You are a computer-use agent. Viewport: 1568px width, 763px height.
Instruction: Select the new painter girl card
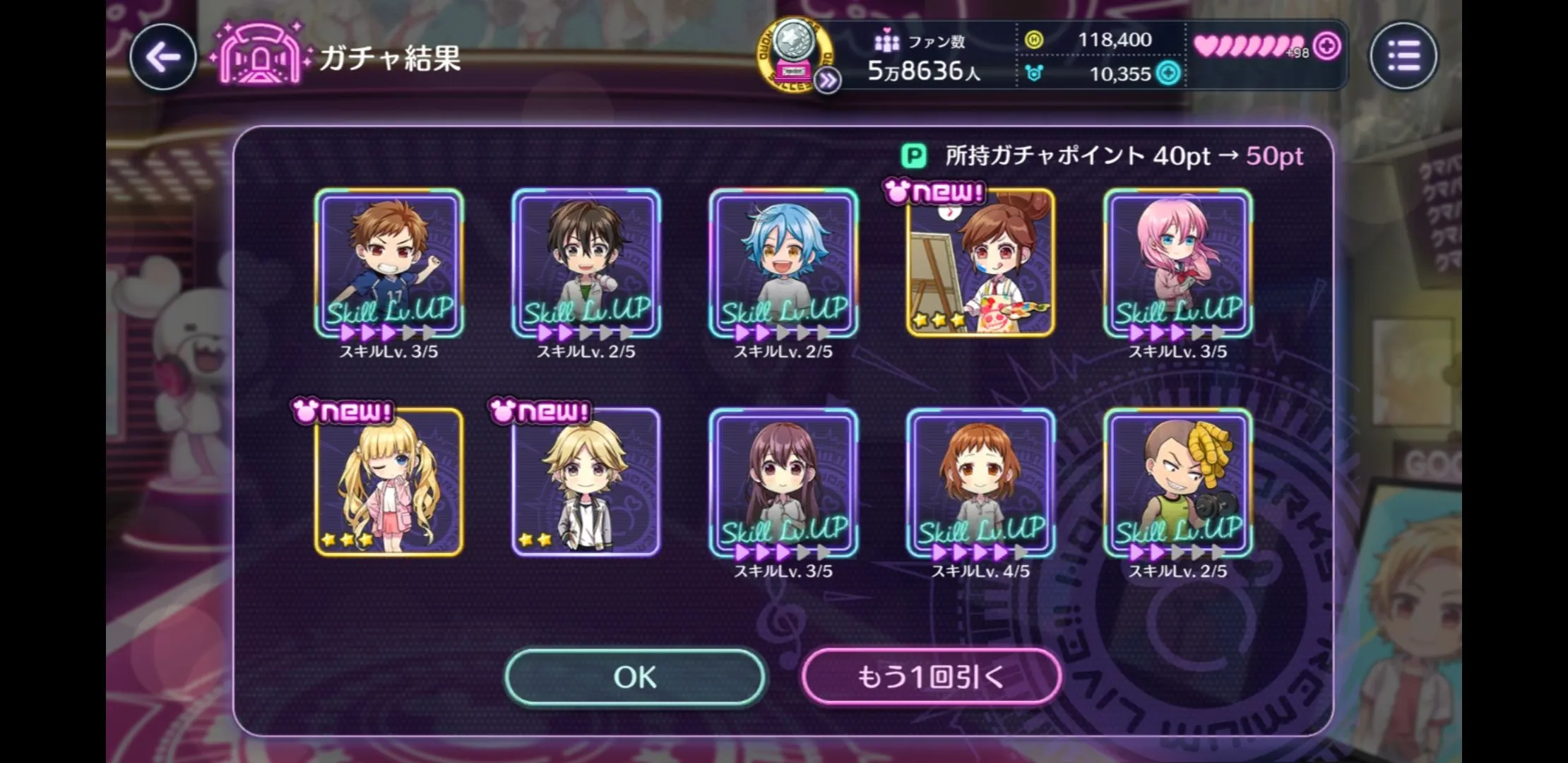click(x=980, y=263)
